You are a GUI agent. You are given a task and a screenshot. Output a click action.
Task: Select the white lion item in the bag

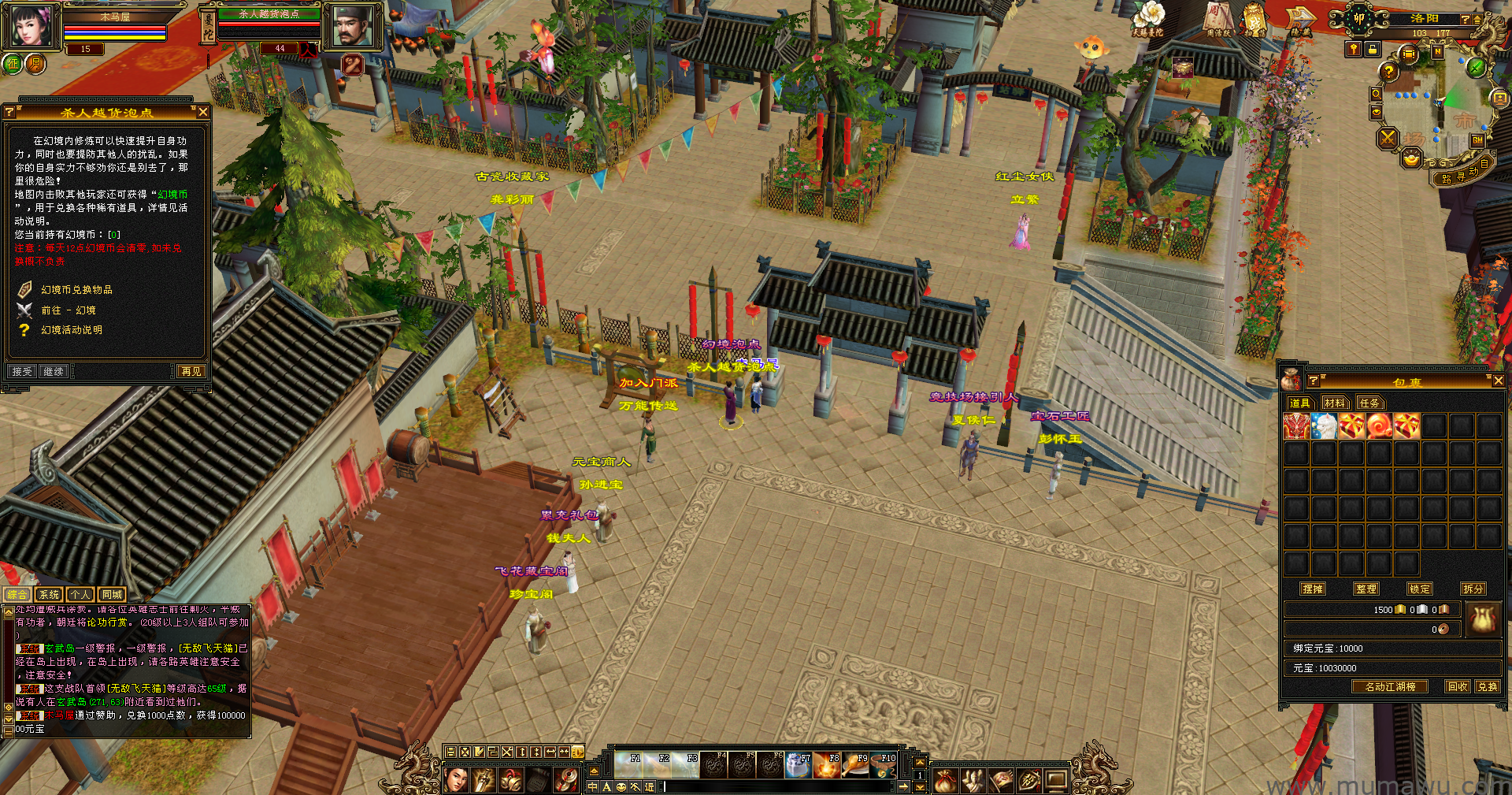(x=1325, y=426)
